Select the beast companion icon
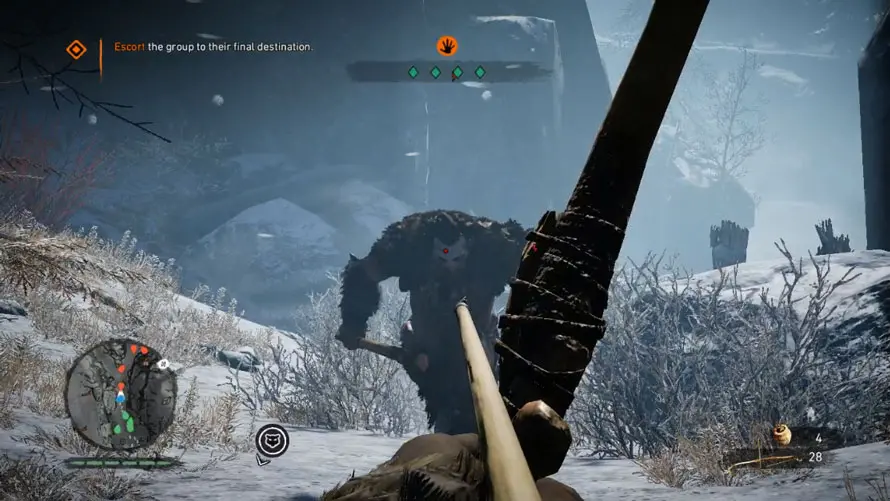Screen dimensions: 890x501 coord(272,440)
